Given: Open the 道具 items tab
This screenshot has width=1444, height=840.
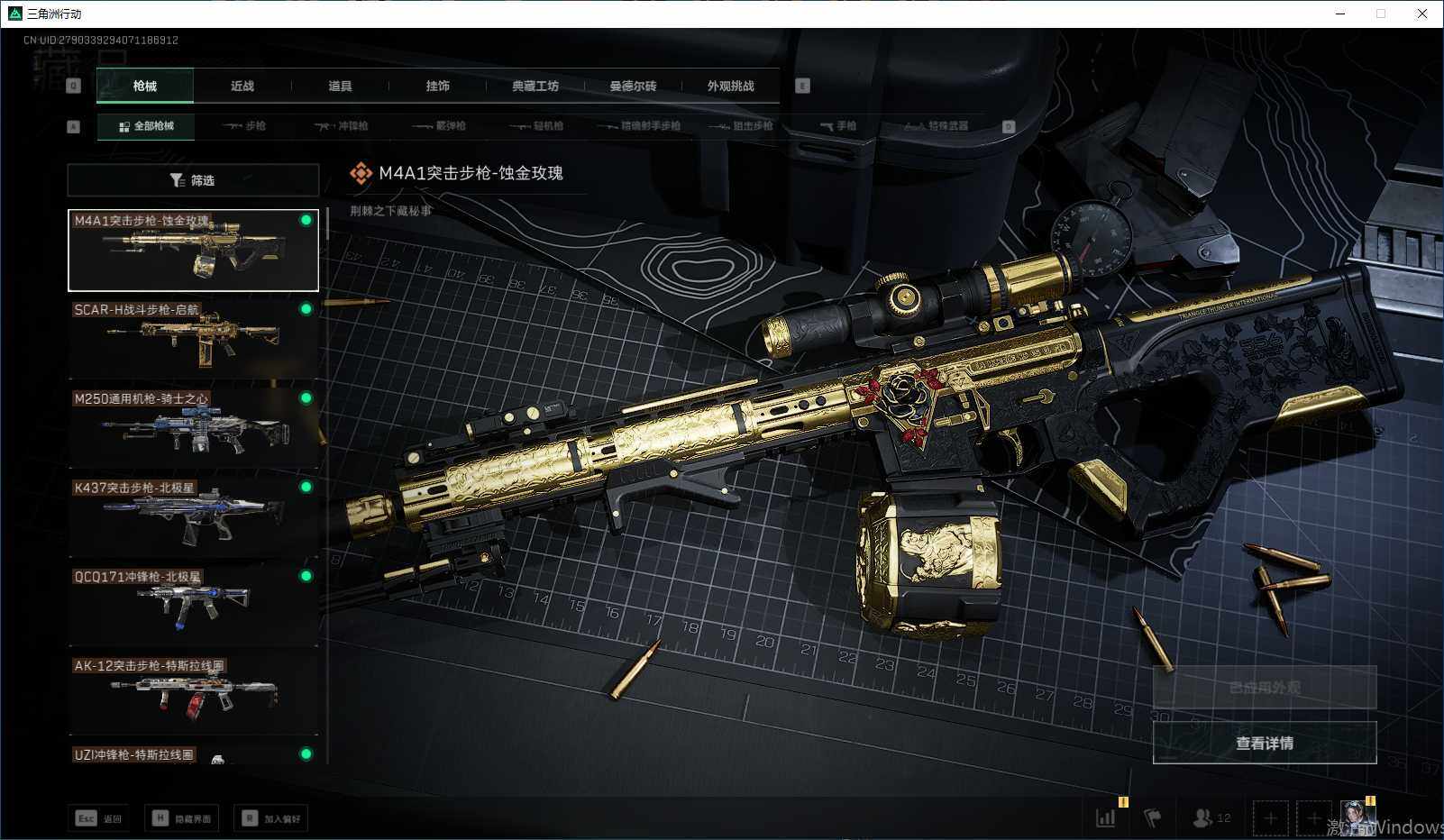Looking at the screenshot, I should pyautogui.click(x=340, y=87).
